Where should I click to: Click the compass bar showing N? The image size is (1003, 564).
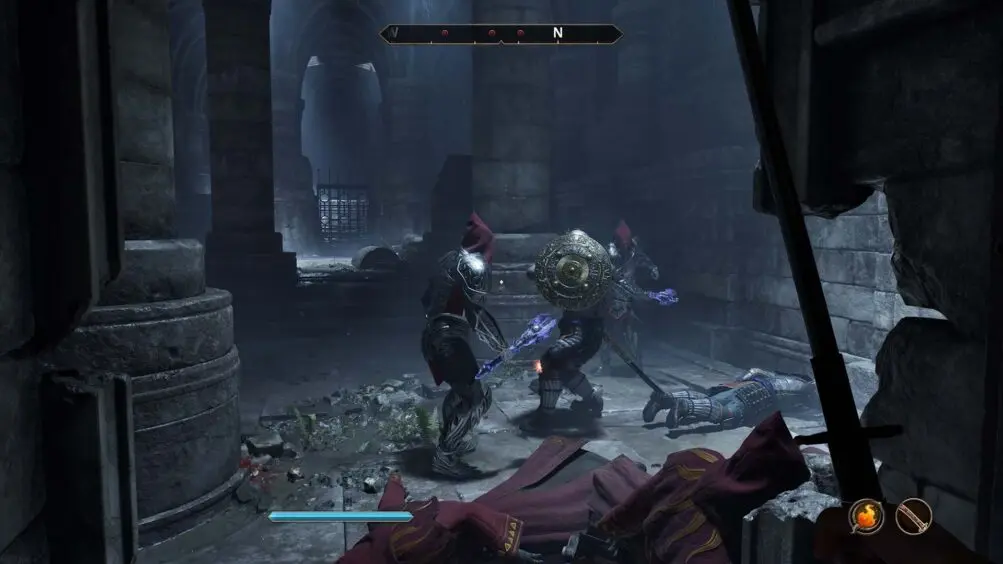(x=501, y=33)
